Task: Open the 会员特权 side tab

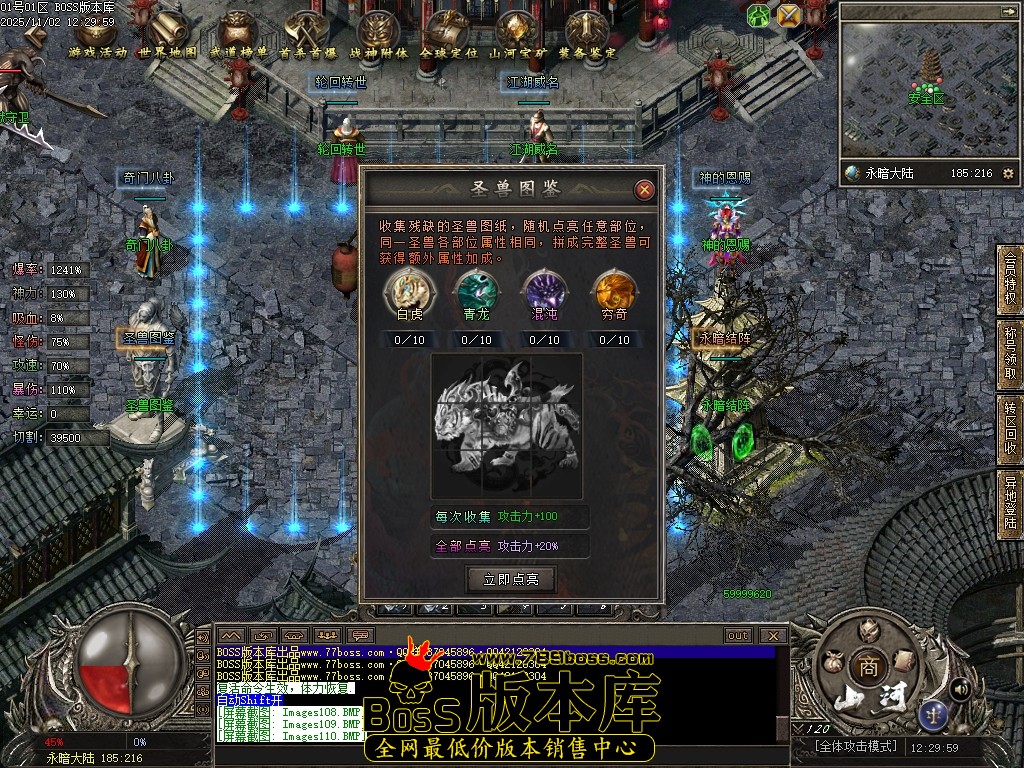Action: pos(1010,278)
